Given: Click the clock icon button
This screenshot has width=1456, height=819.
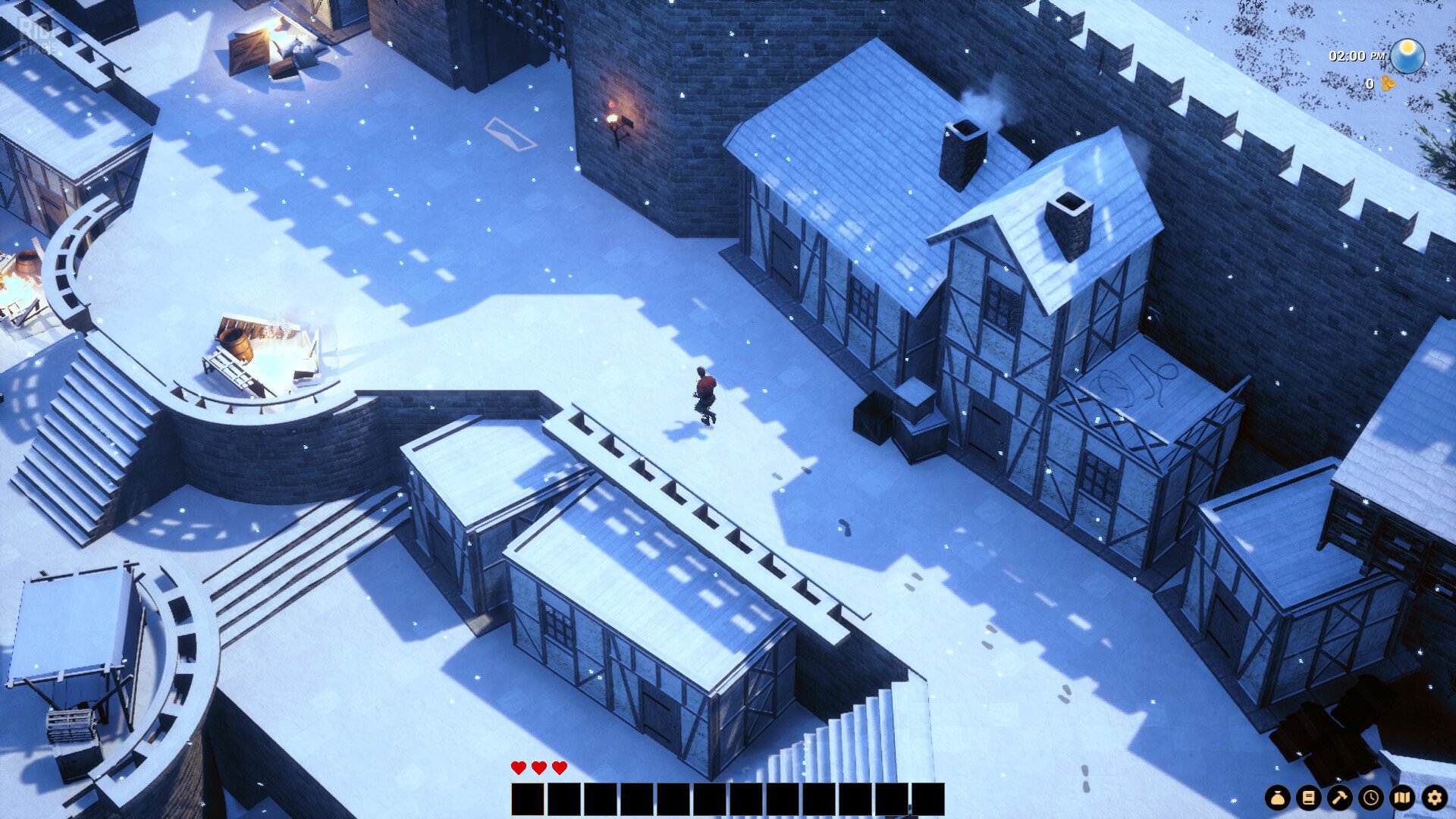Looking at the screenshot, I should point(1371,798).
